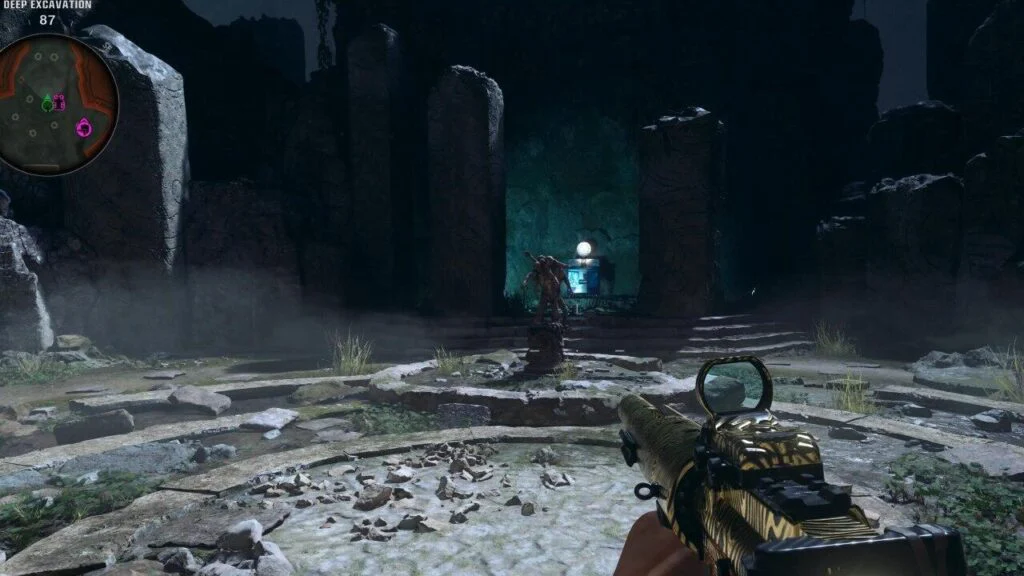1024x576 pixels.
Task: Click the pink circular marker on minimap
Action: (x=84, y=127)
